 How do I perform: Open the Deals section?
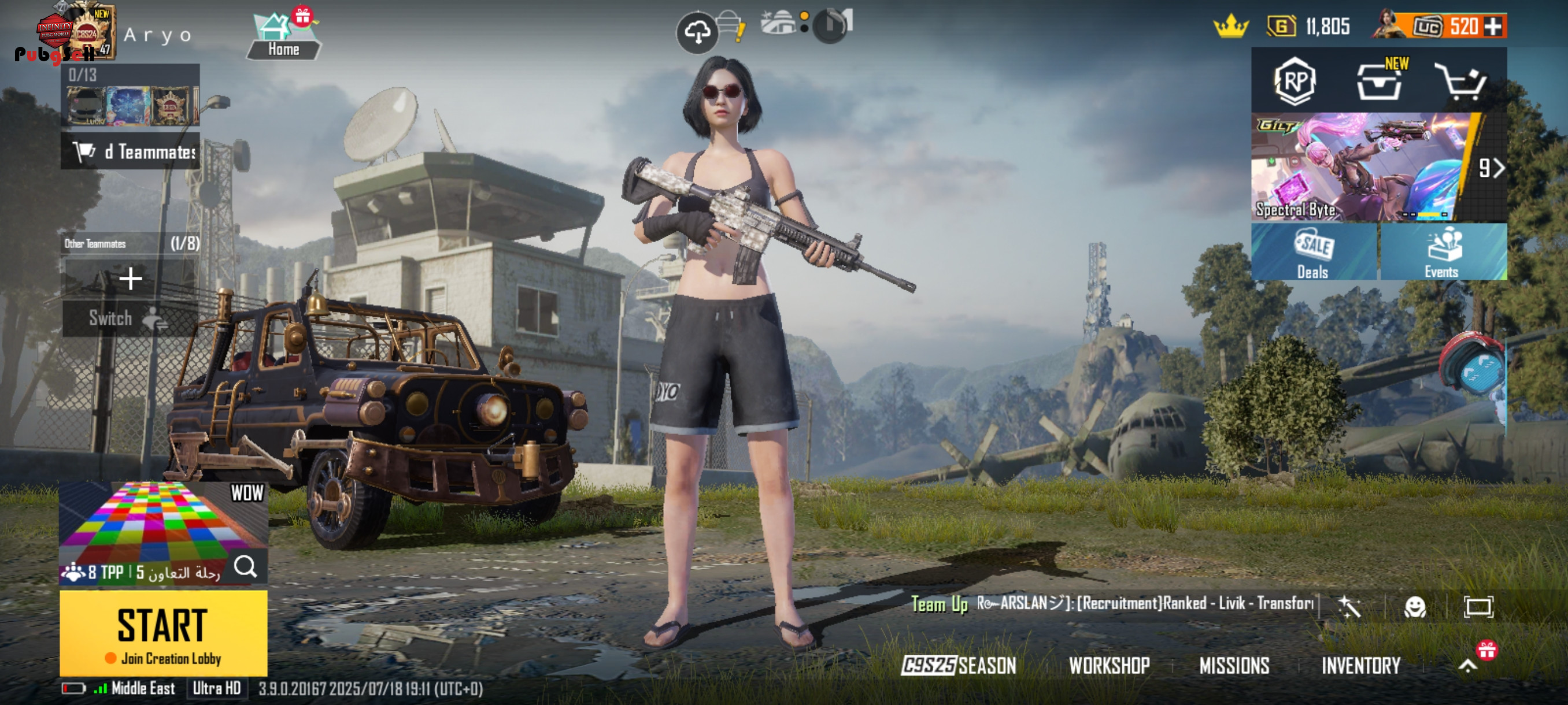coord(1313,252)
